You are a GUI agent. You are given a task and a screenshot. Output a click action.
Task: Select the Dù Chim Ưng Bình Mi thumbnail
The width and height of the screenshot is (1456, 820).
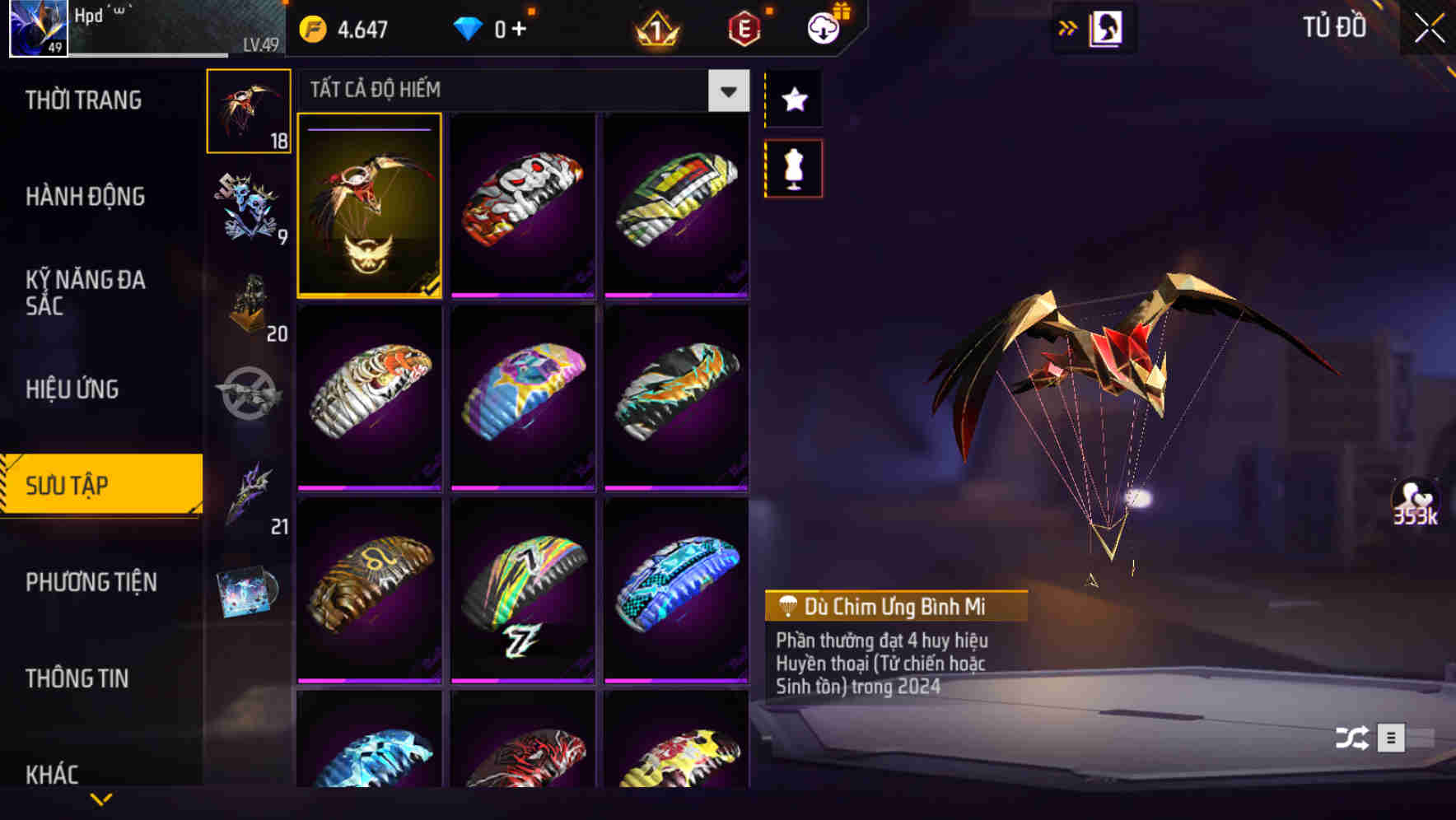tap(370, 207)
